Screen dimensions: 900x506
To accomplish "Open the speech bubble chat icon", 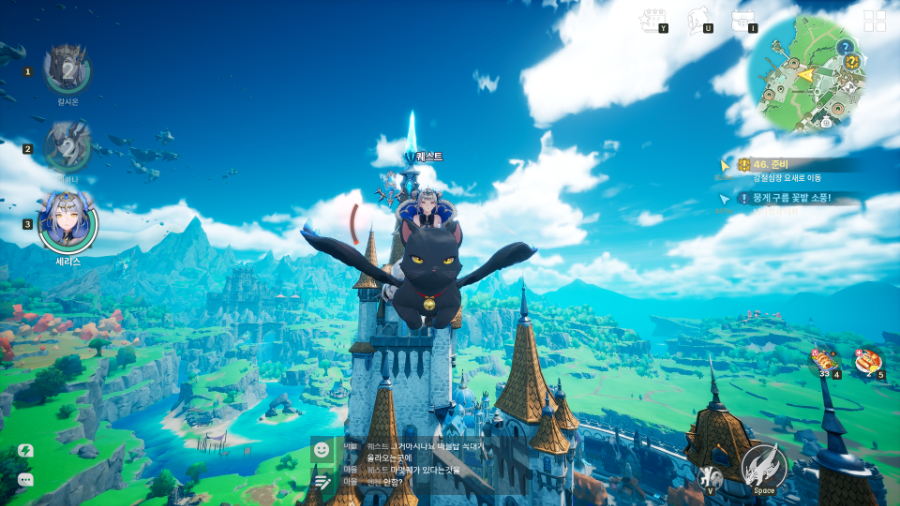I will (25, 480).
